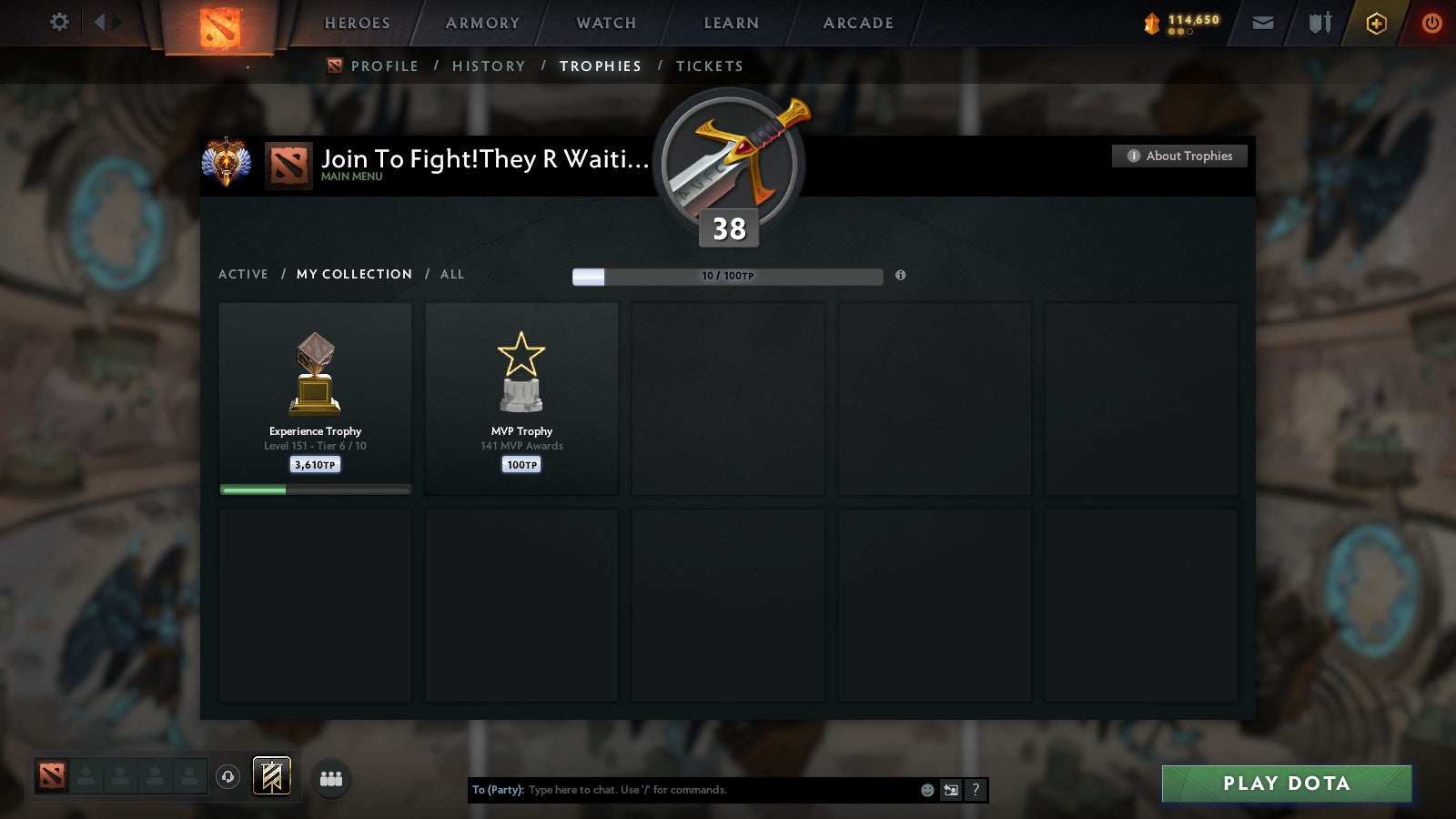The image size is (1456, 819).
Task: Switch to the ALL collection filter
Action: [451, 274]
